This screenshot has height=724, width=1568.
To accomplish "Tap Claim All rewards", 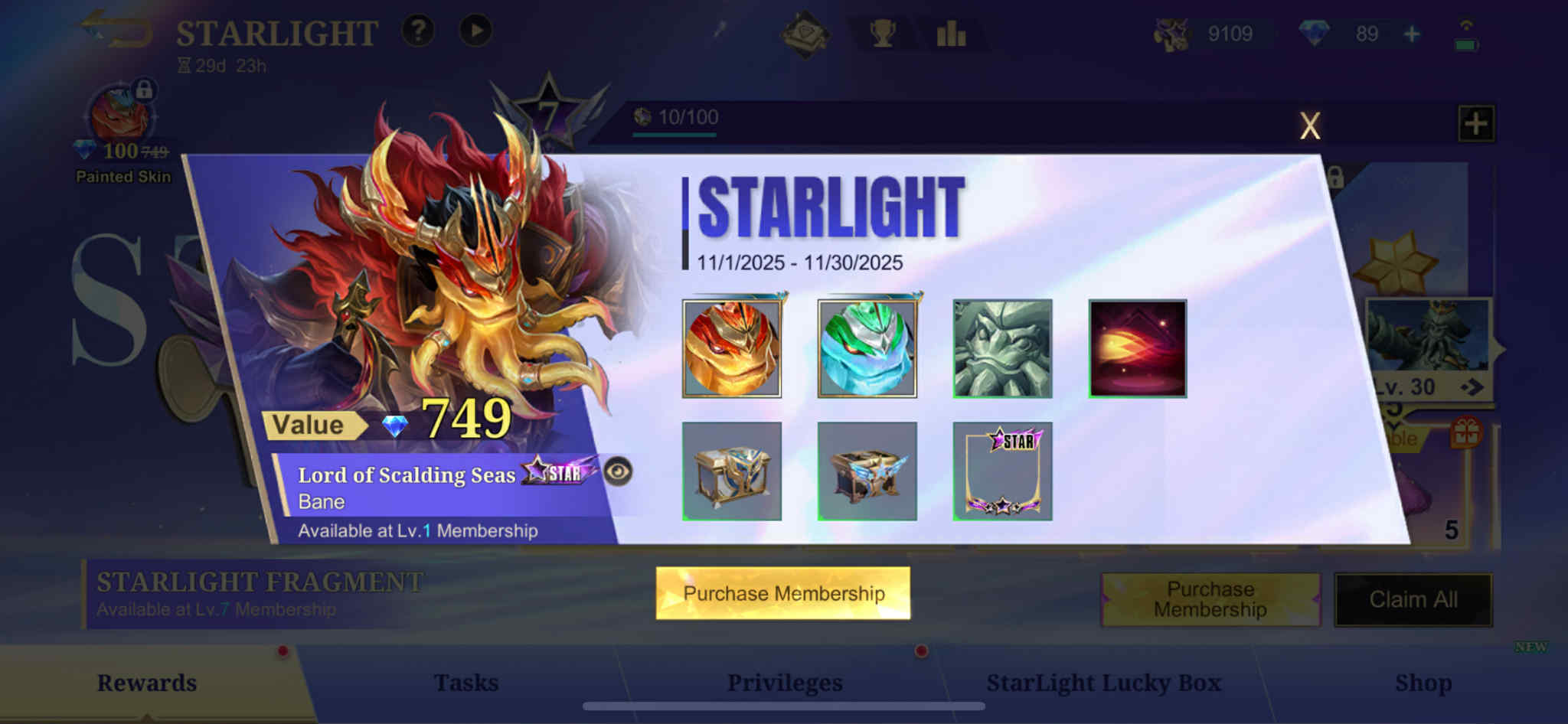I will click(x=1413, y=600).
